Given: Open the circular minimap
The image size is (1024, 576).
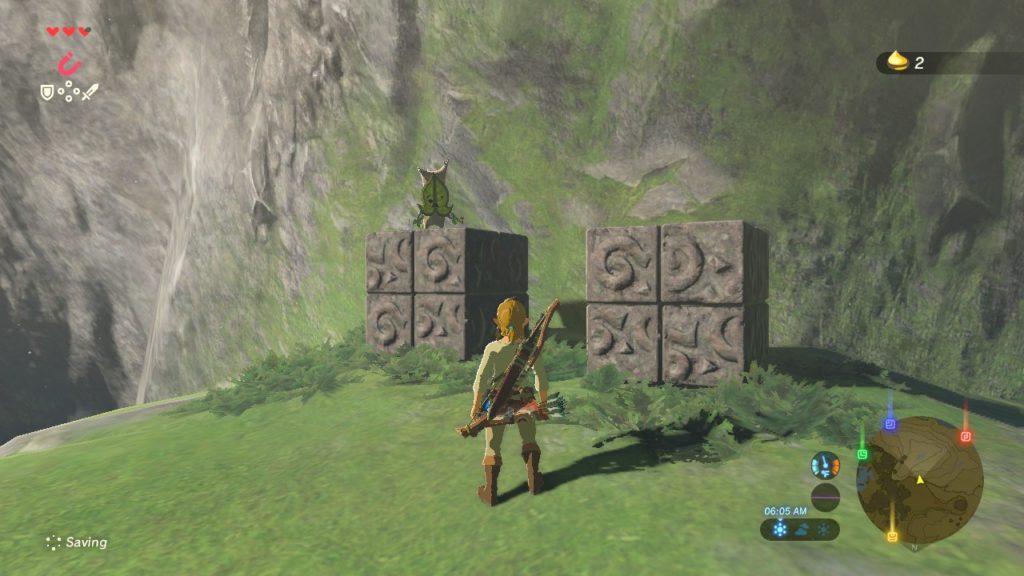Looking at the screenshot, I should click(919, 479).
